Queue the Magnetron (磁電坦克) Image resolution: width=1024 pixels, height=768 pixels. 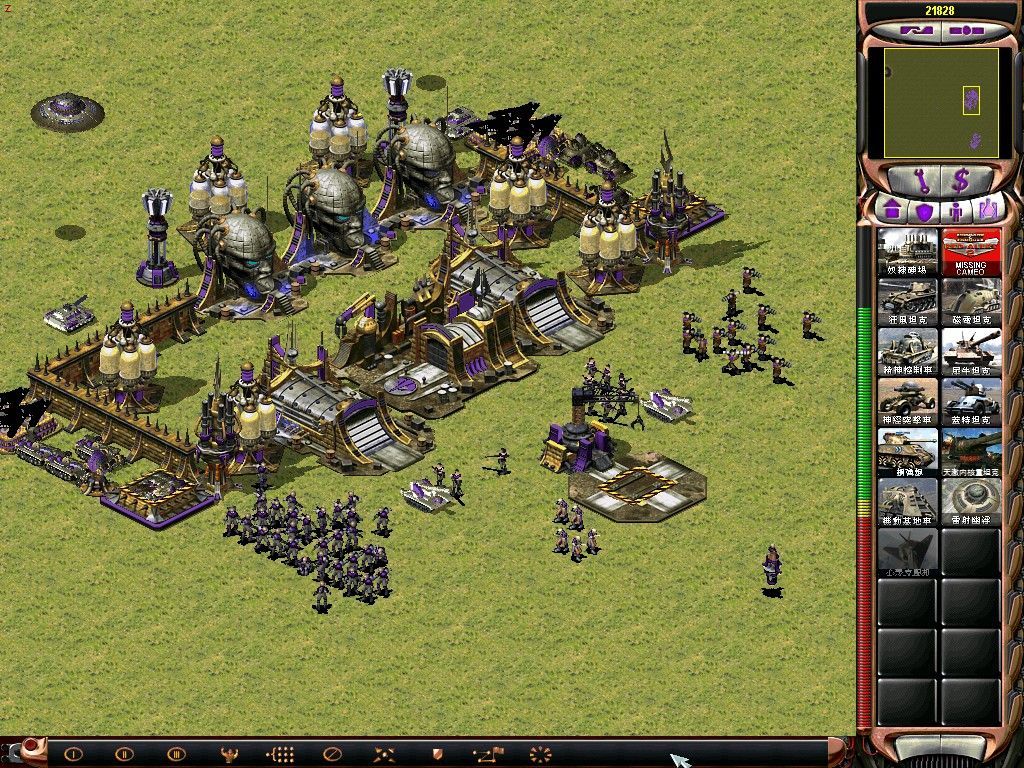point(970,302)
